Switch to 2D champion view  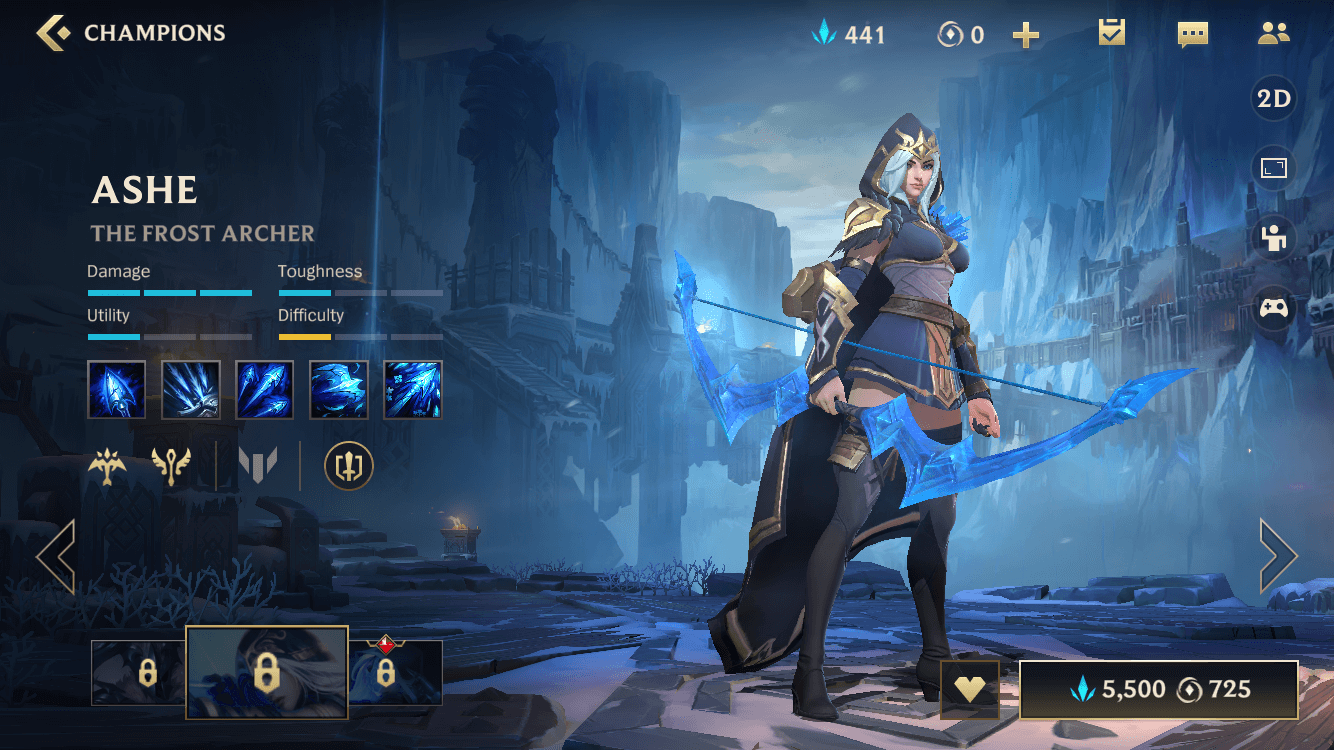coord(1274,99)
